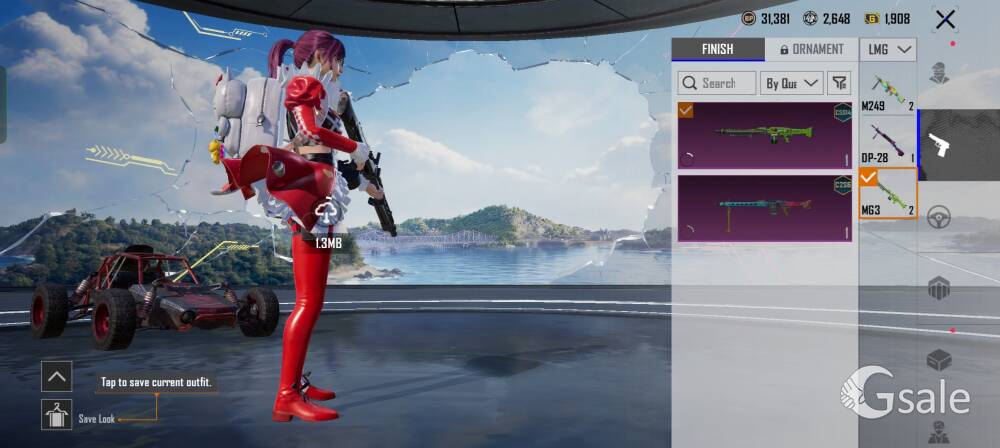
Task: Open the vehicle steering wheel category
Action: pyautogui.click(x=939, y=217)
